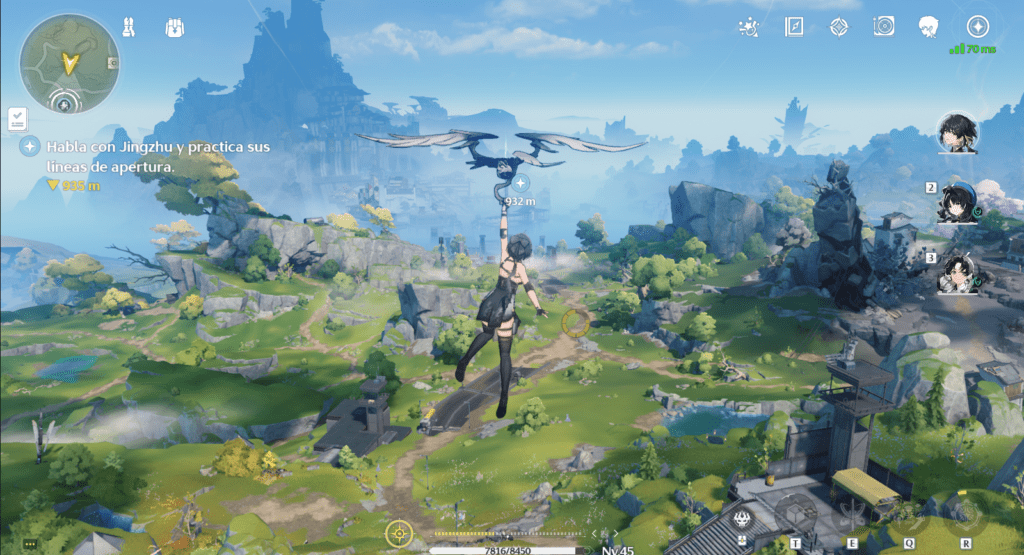Switch to the top party character portrait
The width and height of the screenshot is (1024, 555).
pyautogui.click(x=958, y=132)
